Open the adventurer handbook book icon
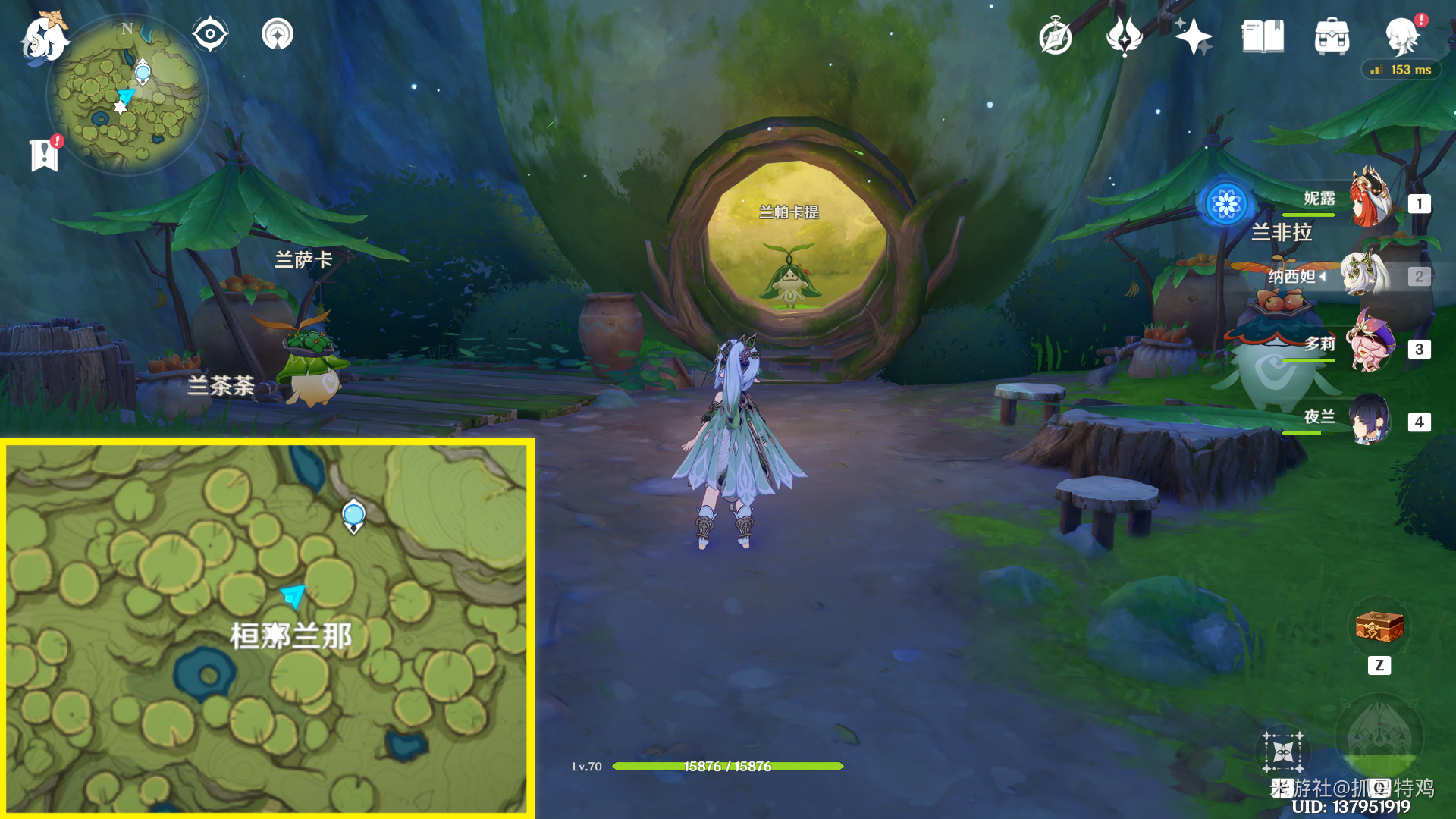 click(1263, 36)
